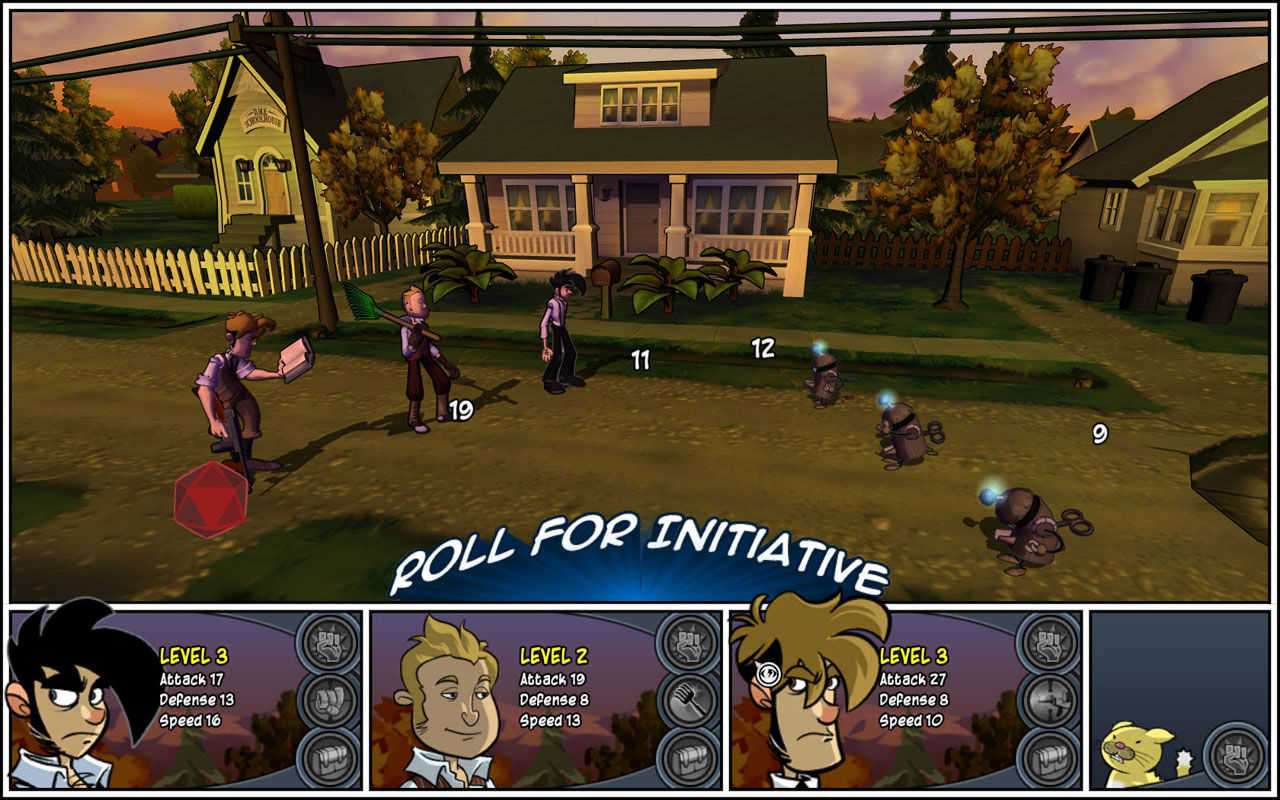This screenshot has width=1280, height=800.
Task: Select the pitchfork attack icon on the blond character's panel
Action: [687, 699]
